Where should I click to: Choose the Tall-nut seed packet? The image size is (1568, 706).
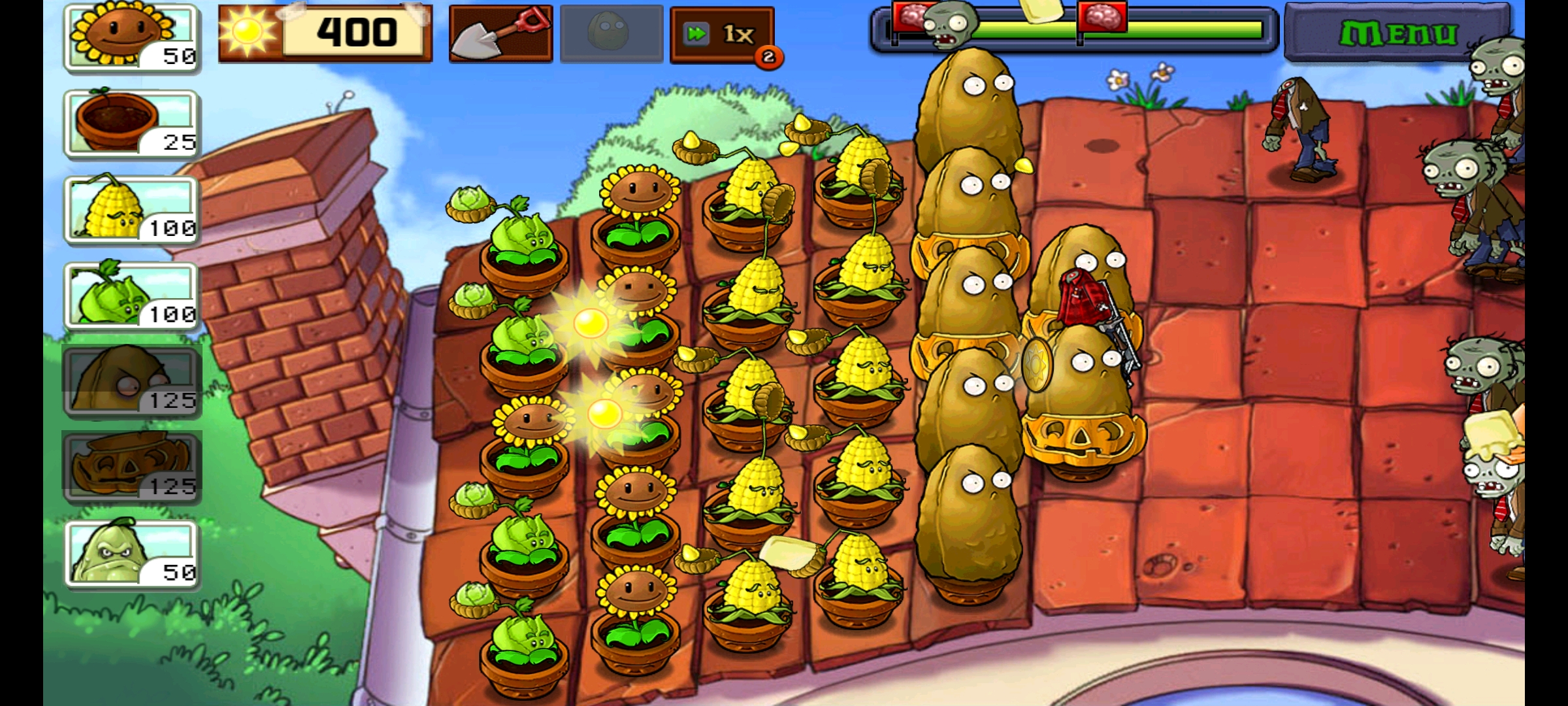[132, 382]
